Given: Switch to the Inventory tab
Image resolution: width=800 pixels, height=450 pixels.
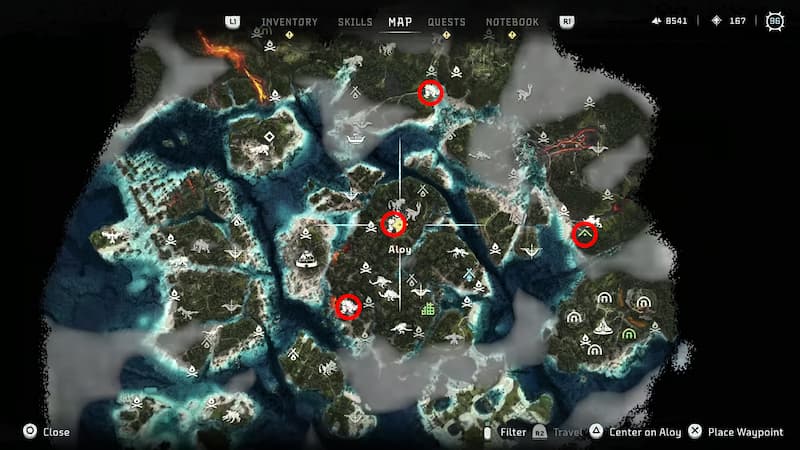Looking at the screenshot, I should (x=289, y=22).
